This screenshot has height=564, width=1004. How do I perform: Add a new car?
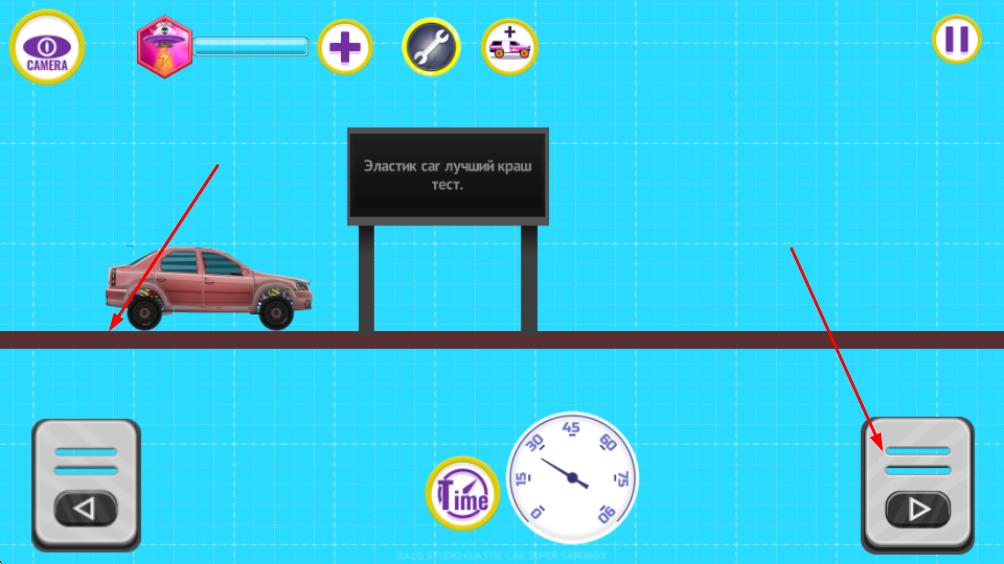(x=509, y=46)
